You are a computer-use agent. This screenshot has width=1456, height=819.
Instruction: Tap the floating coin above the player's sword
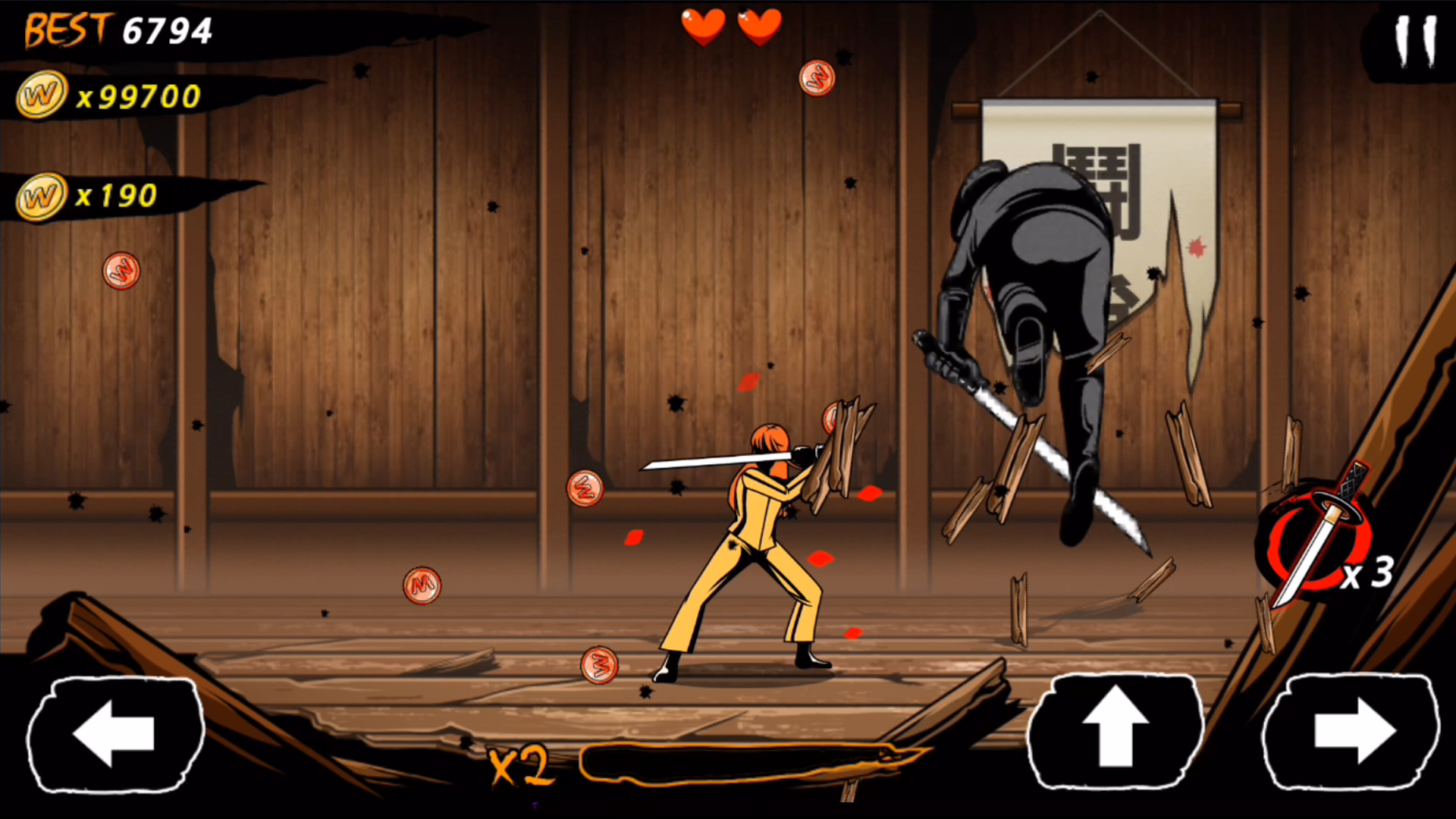pos(831,418)
